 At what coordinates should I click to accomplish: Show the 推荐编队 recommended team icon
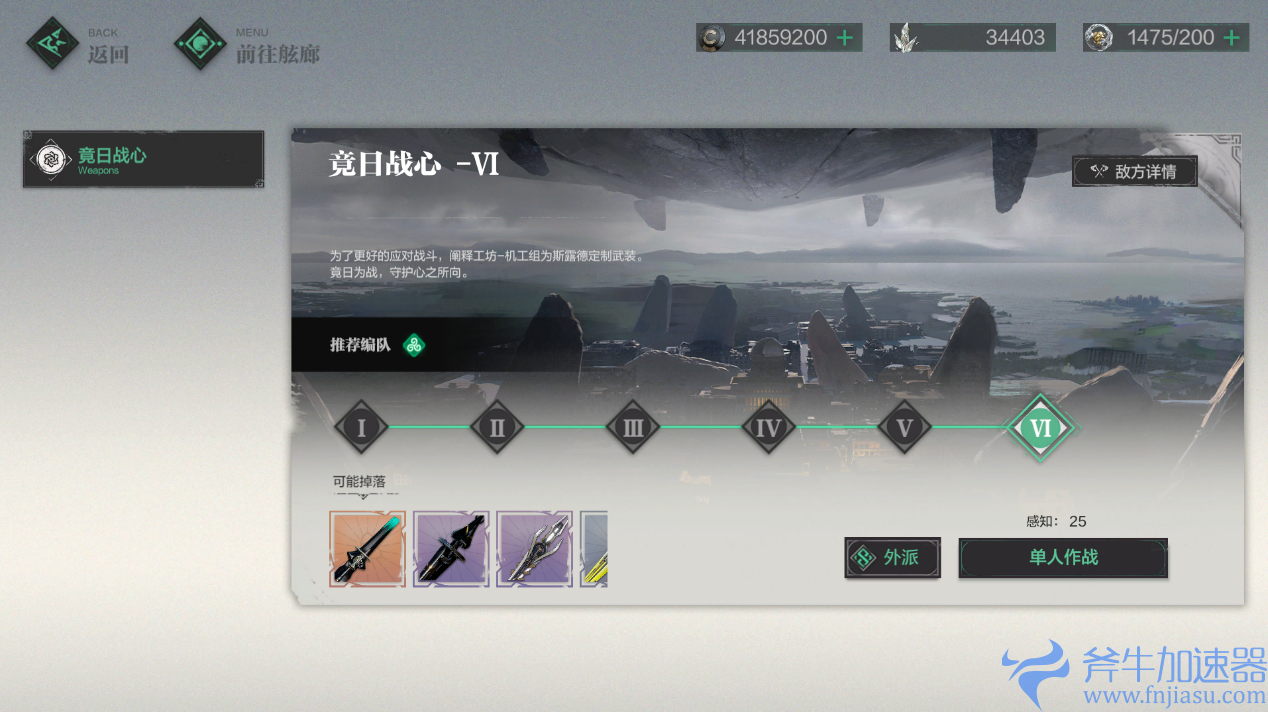(414, 346)
